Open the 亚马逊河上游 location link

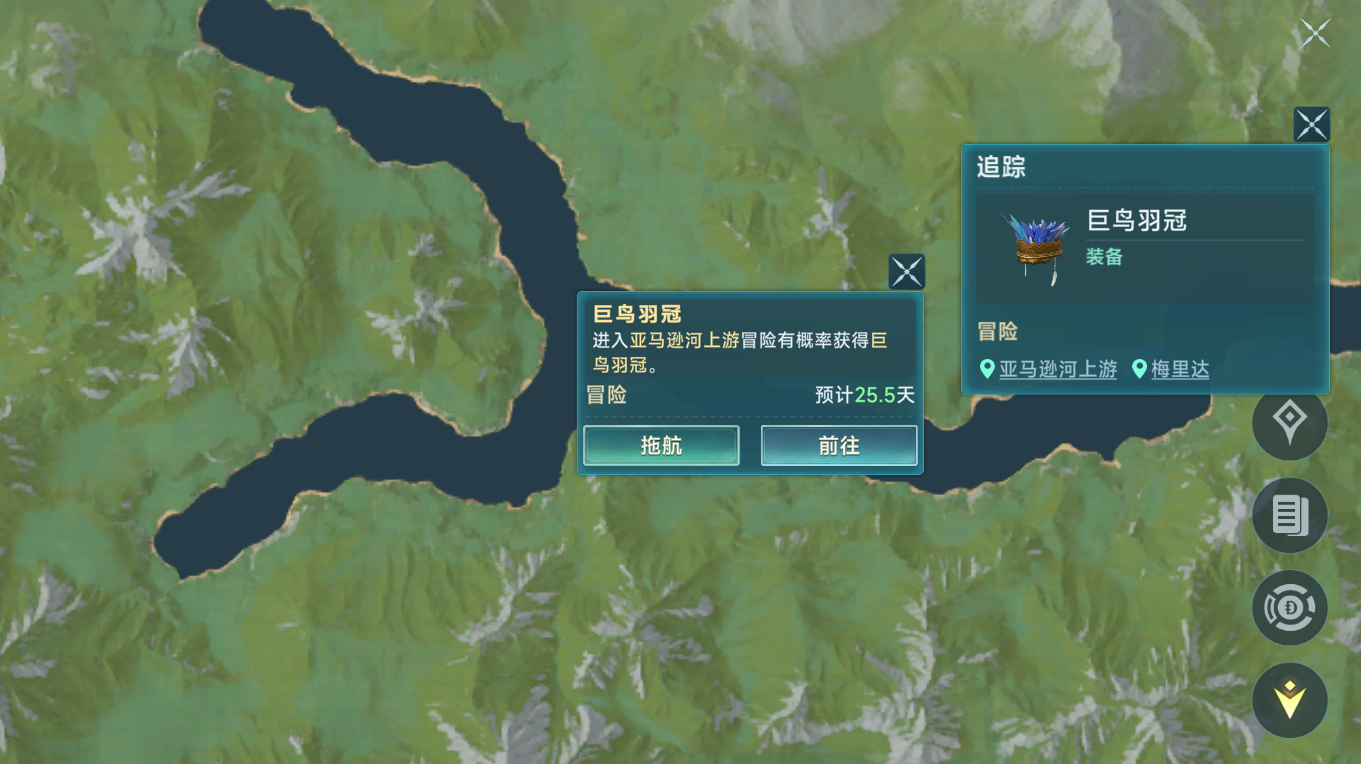[x=1058, y=368]
